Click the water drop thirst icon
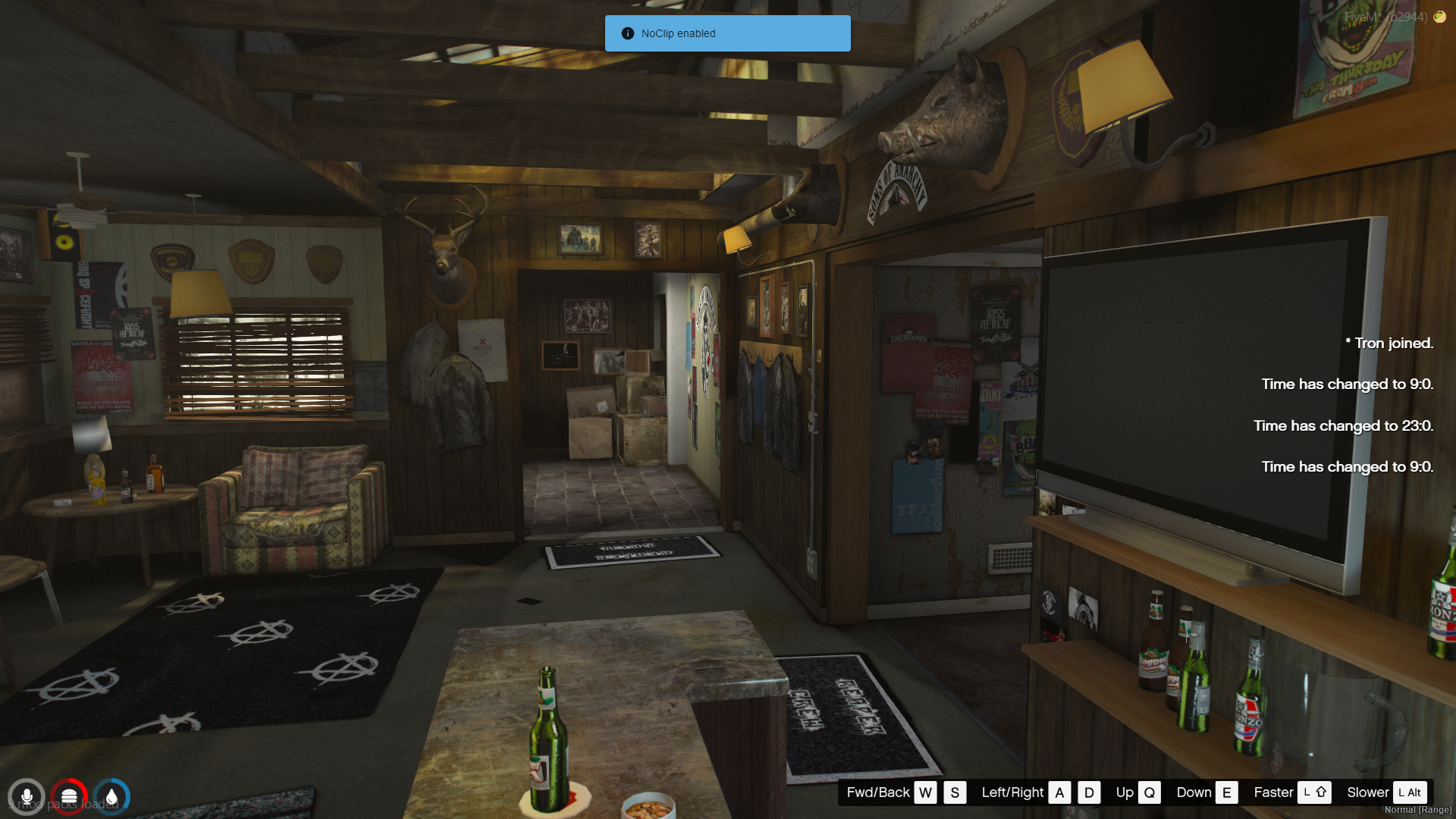Image resolution: width=1456 pixels, height=819 pixels. pos(111,797)
